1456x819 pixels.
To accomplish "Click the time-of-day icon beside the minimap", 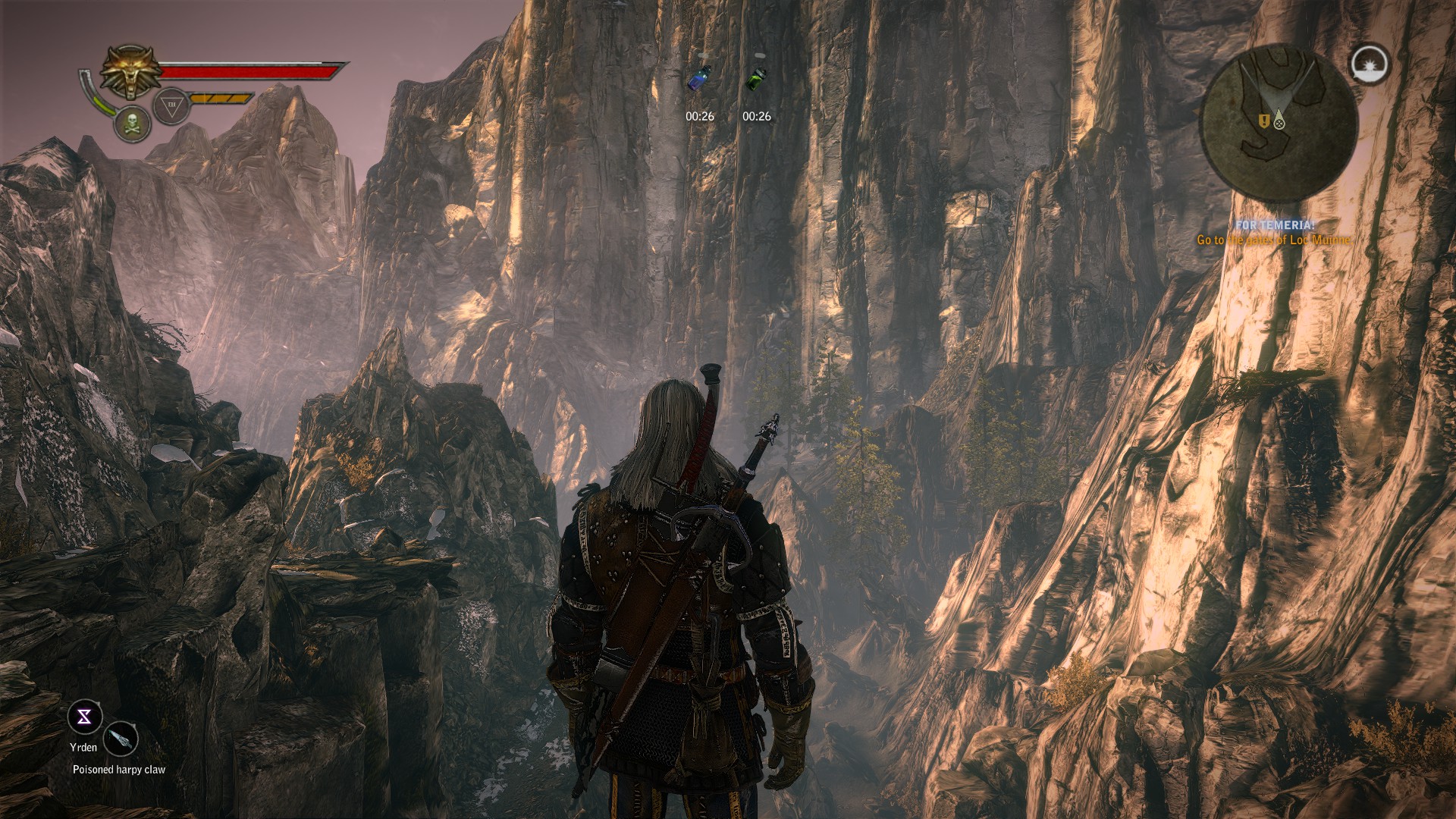I will pyautogui.click(x=1370, y=64).
